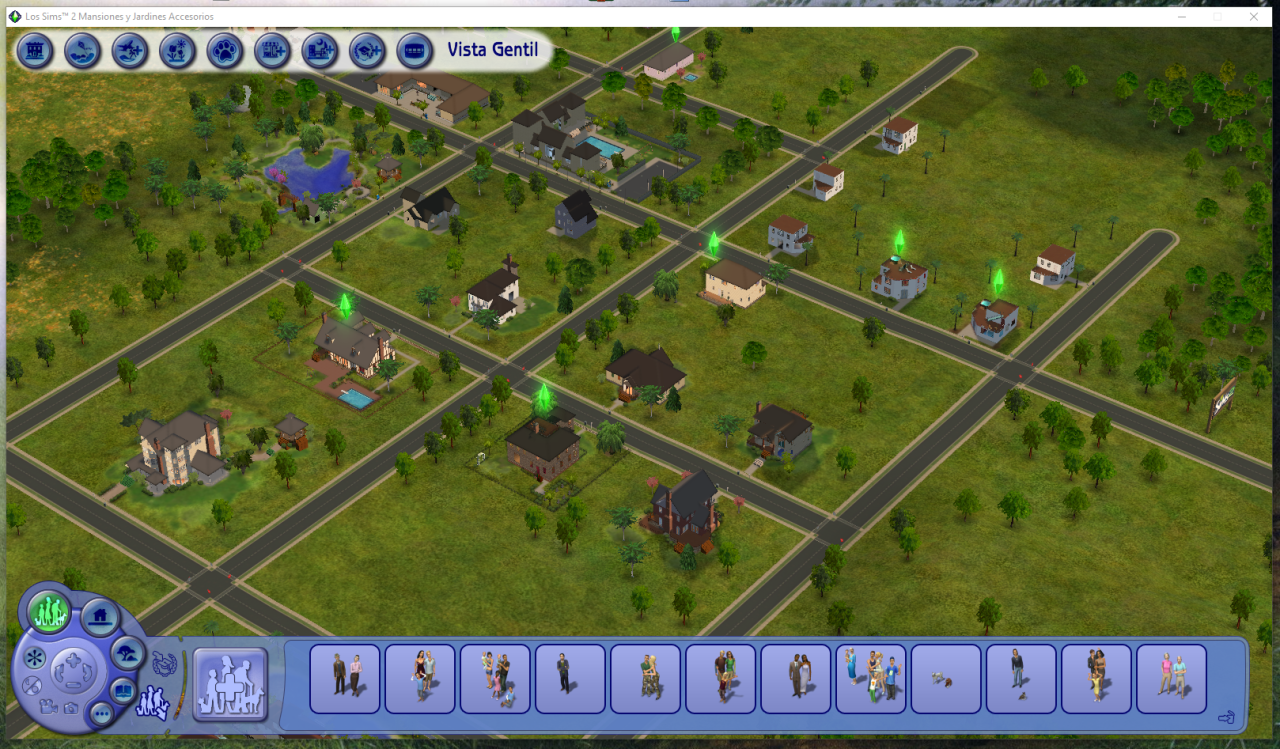The image size is (1280, 749).
Task: Open the neighborhood story book
Action: 123,690
